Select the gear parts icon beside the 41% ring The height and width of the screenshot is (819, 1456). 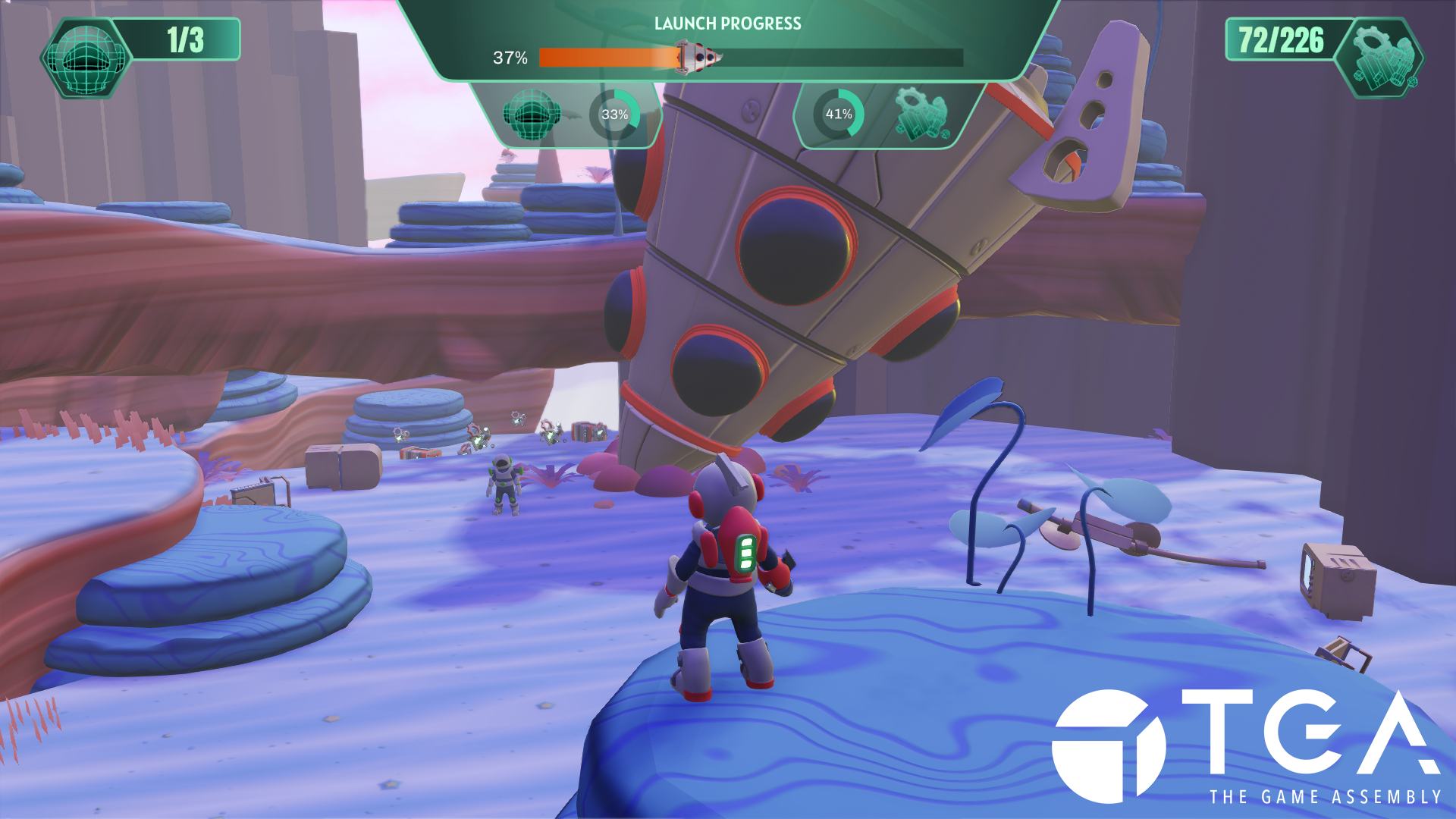[x=921, y=115]
